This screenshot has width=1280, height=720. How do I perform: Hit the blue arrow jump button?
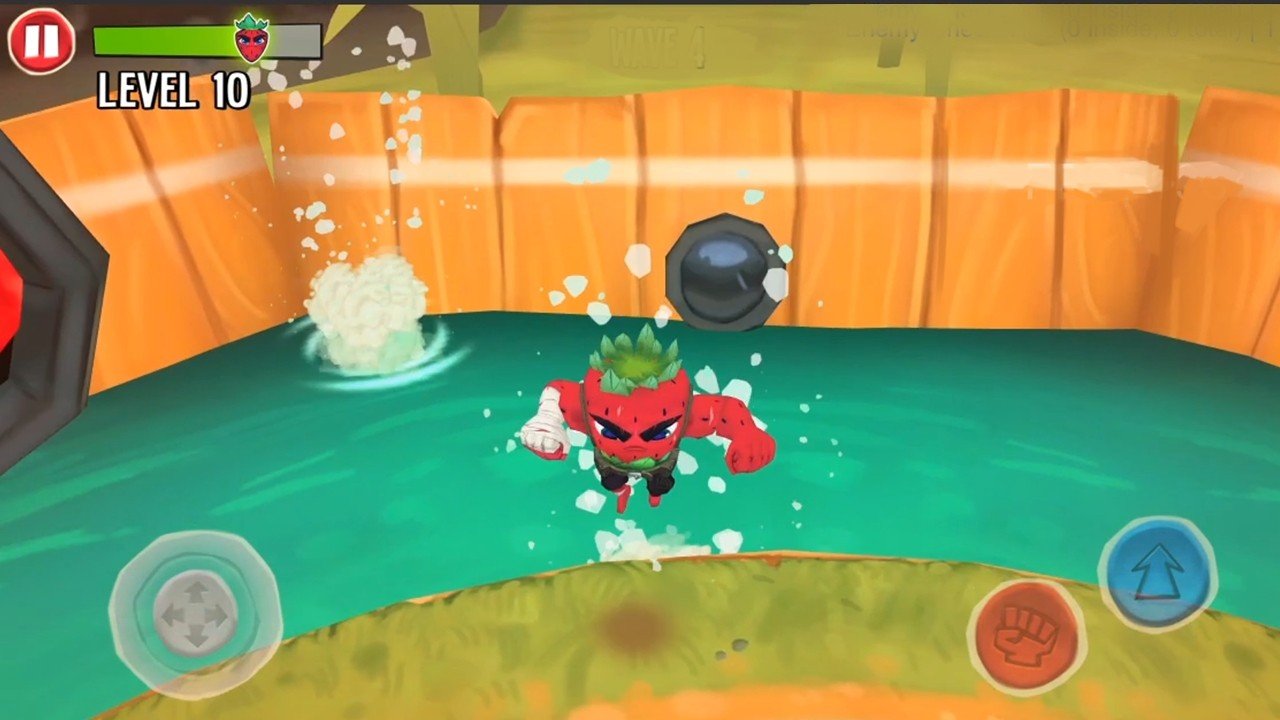[1157, 573]
